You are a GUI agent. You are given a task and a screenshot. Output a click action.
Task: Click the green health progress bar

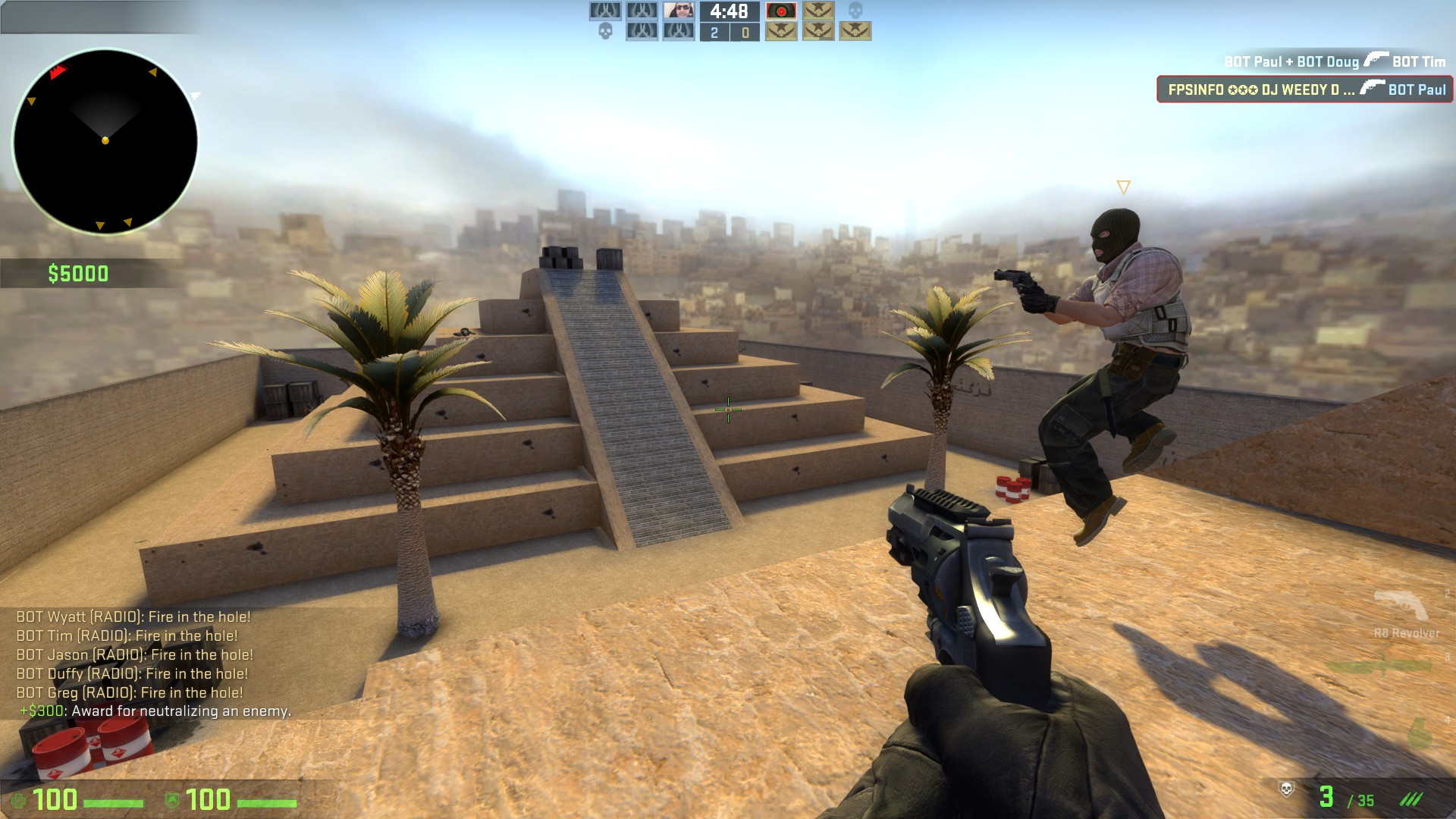point(114,801)
